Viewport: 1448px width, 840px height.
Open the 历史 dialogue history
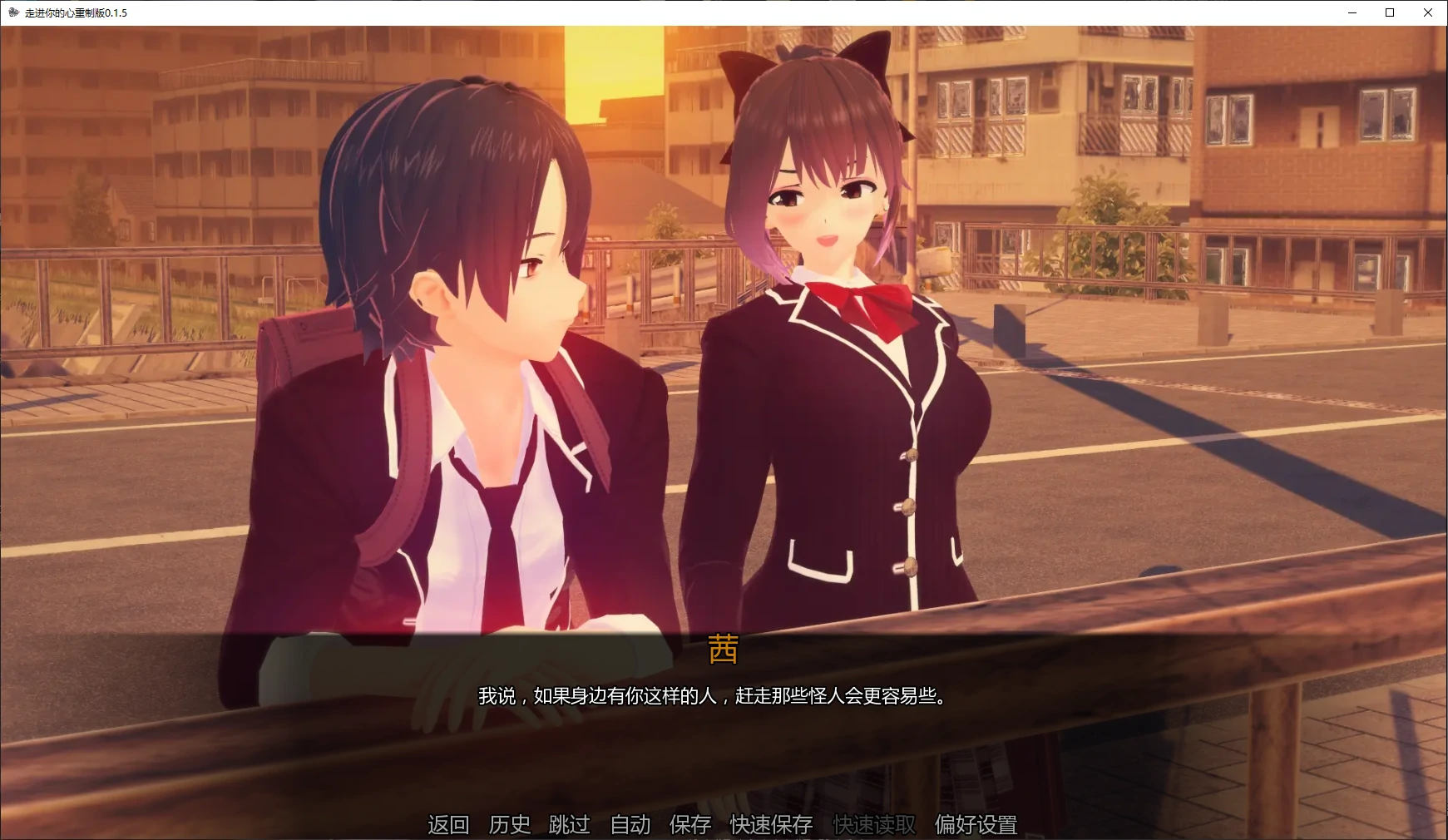click(509, 824)
